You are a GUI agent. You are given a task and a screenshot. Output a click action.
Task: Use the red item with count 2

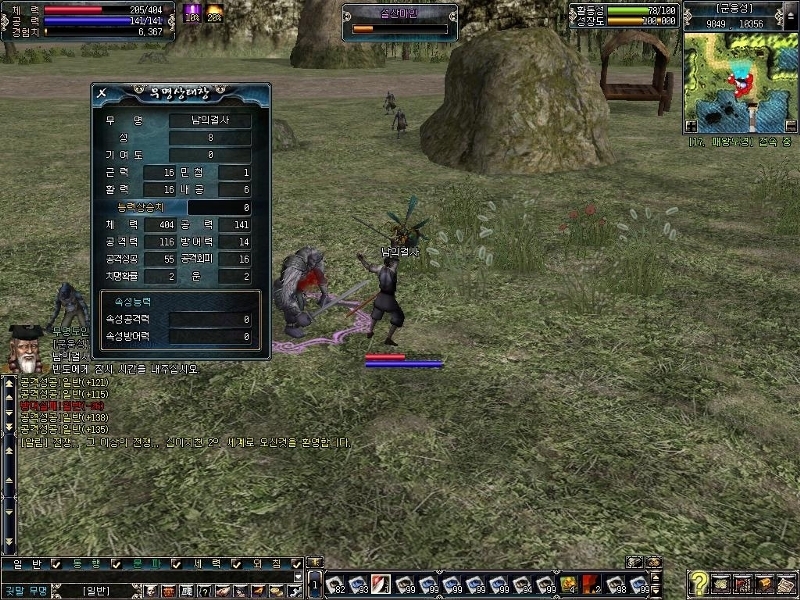point(592,583)
